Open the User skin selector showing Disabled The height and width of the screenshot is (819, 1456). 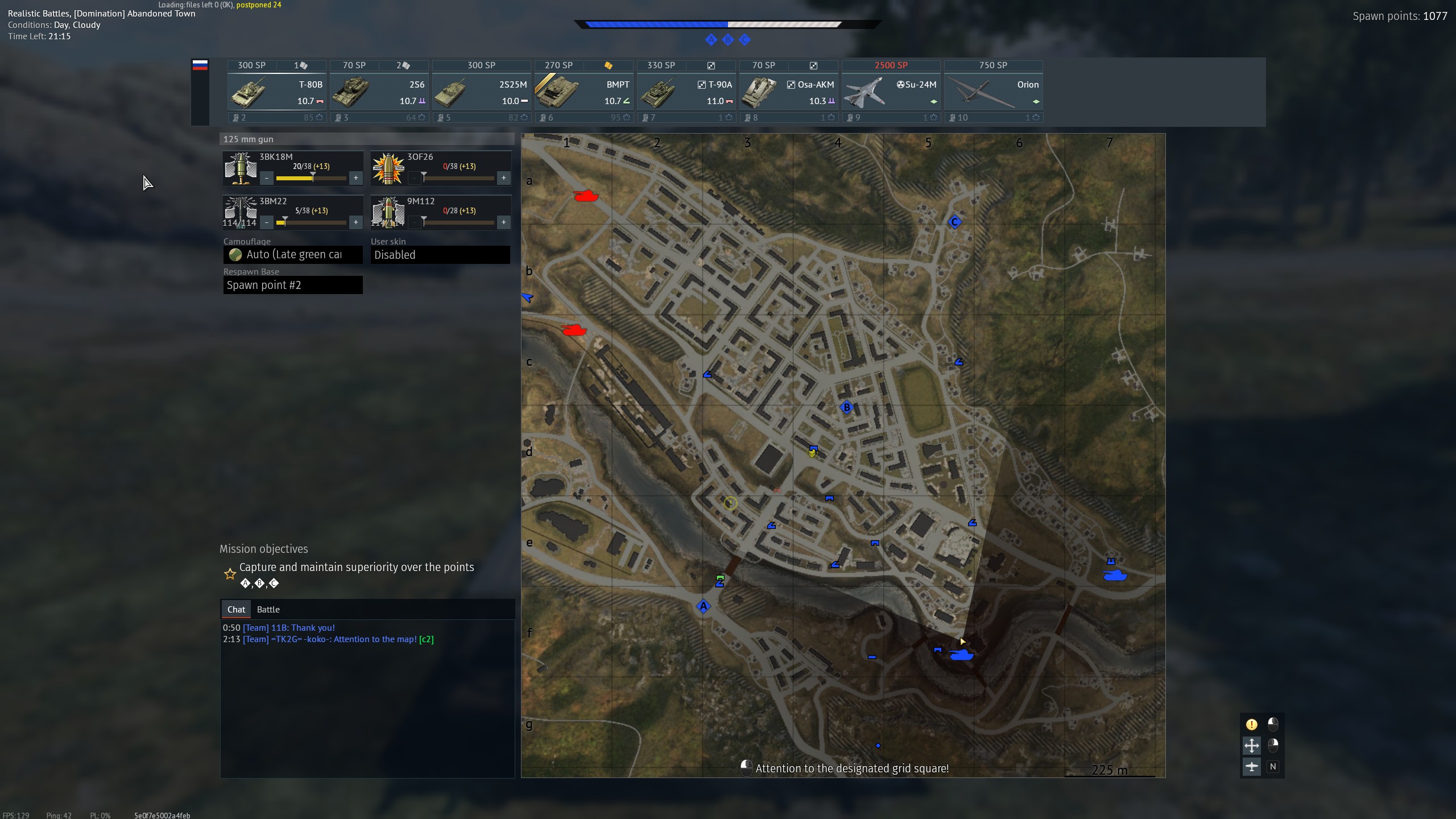coord(440,254)
